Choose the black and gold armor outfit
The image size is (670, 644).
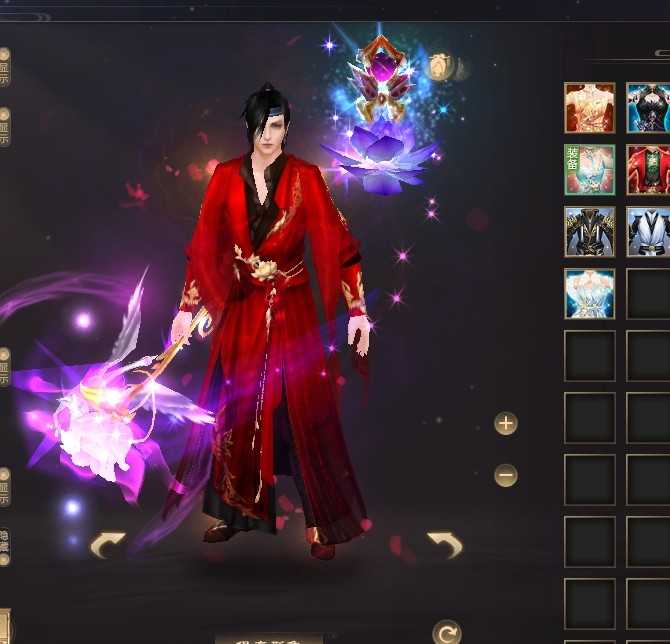pos(589,232)
